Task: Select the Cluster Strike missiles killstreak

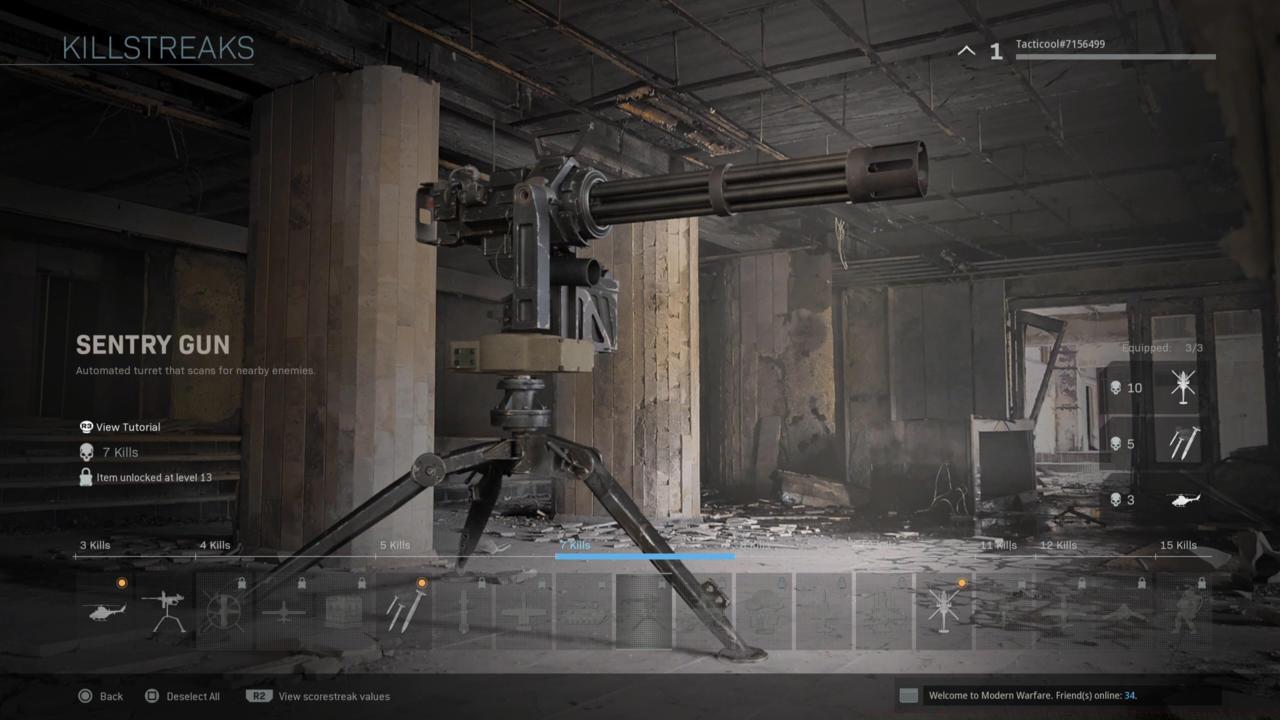Action: (x=405, y=610)
